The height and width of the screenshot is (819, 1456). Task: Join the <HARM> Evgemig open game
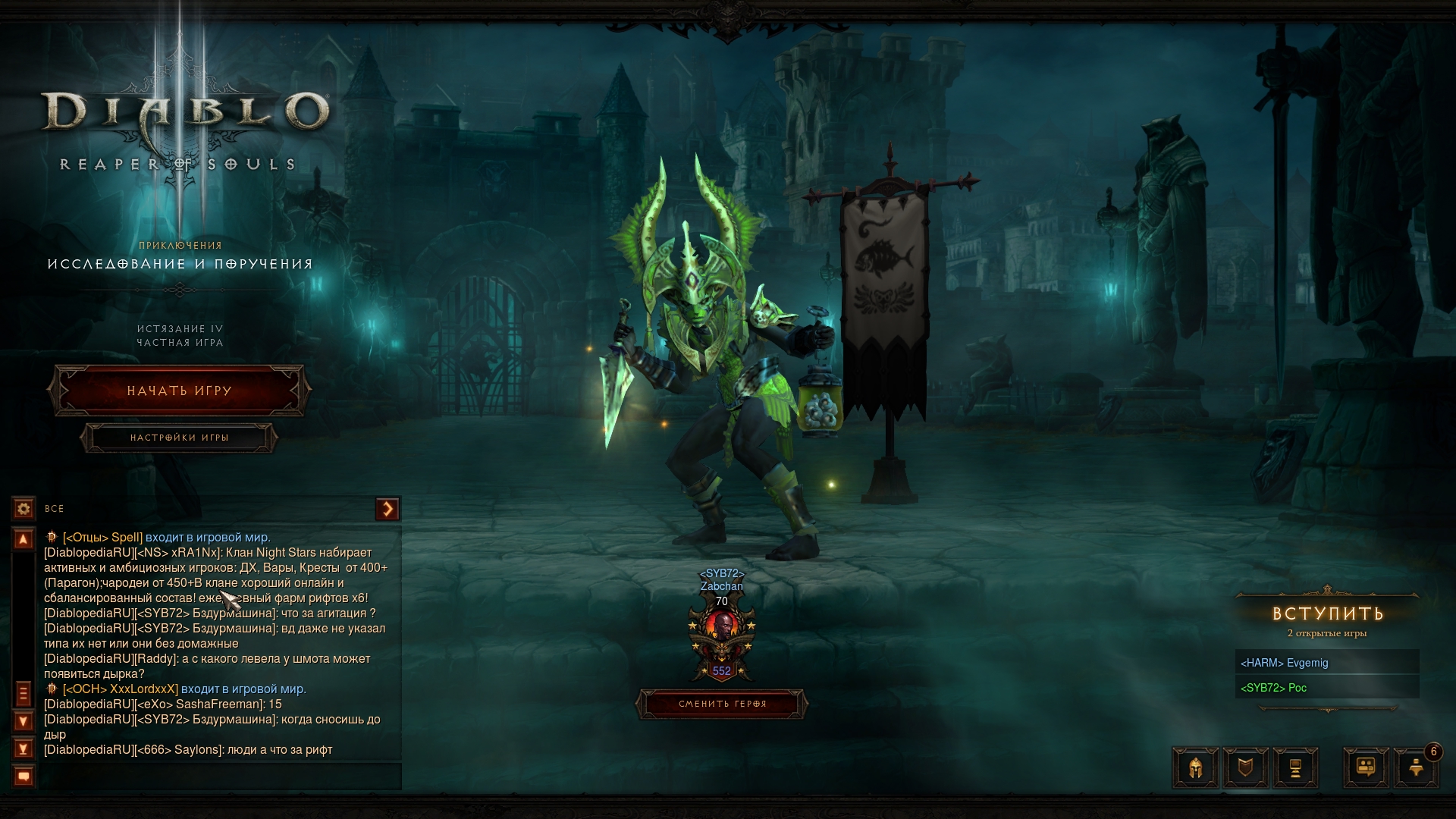[x=1327, y=663]
